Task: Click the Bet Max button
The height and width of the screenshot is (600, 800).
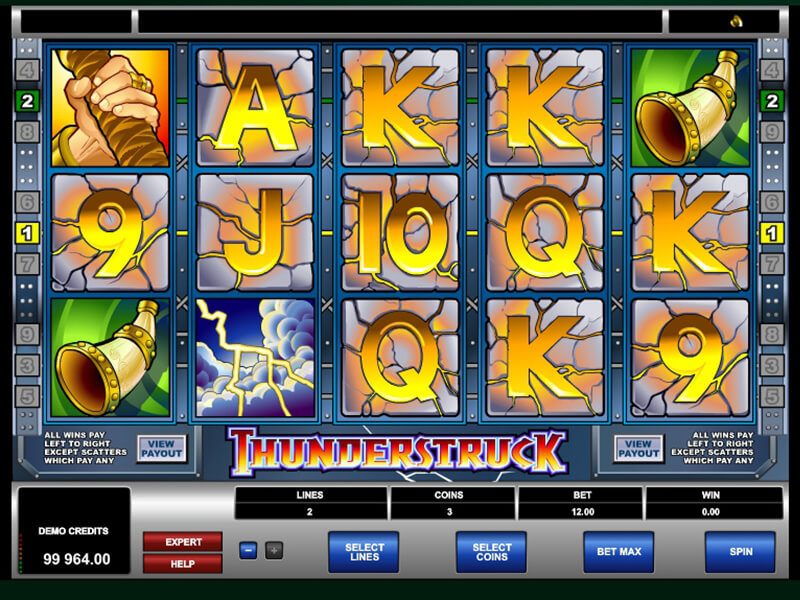Action: 618,552
